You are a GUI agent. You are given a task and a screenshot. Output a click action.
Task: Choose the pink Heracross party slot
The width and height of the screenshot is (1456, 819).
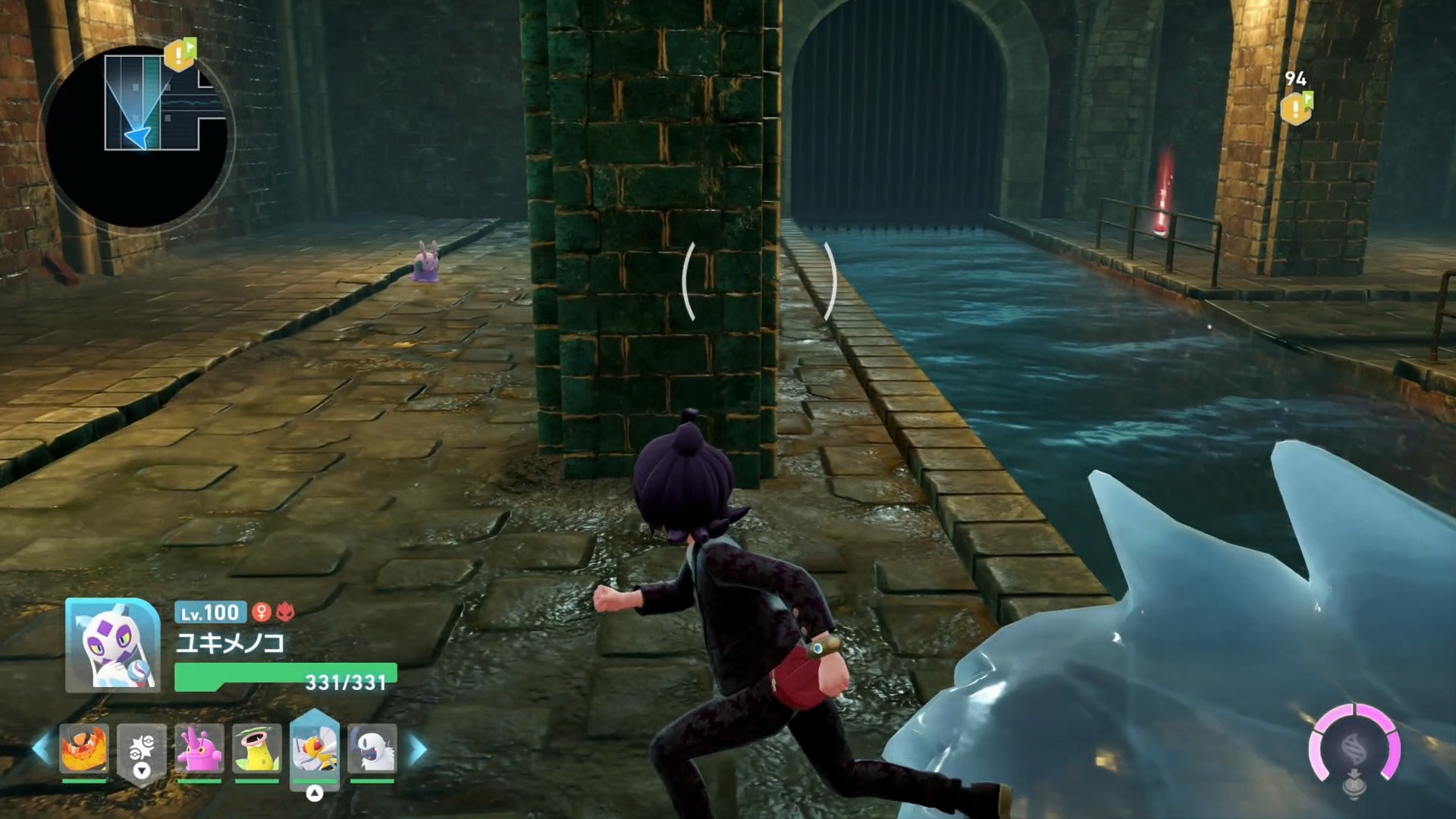coord(199,749)
